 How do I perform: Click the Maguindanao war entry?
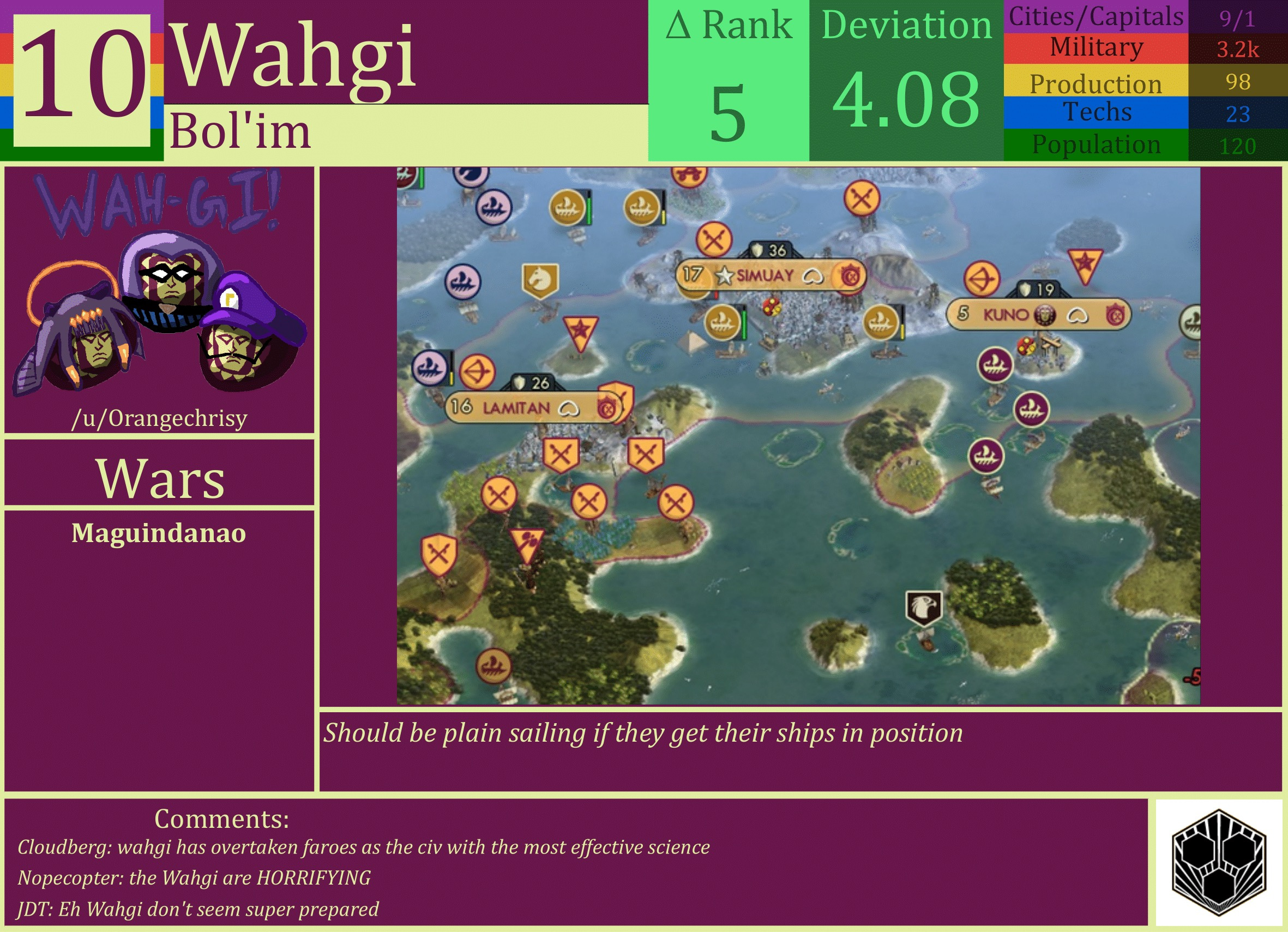pyautogui.click(x=159, y=532)
